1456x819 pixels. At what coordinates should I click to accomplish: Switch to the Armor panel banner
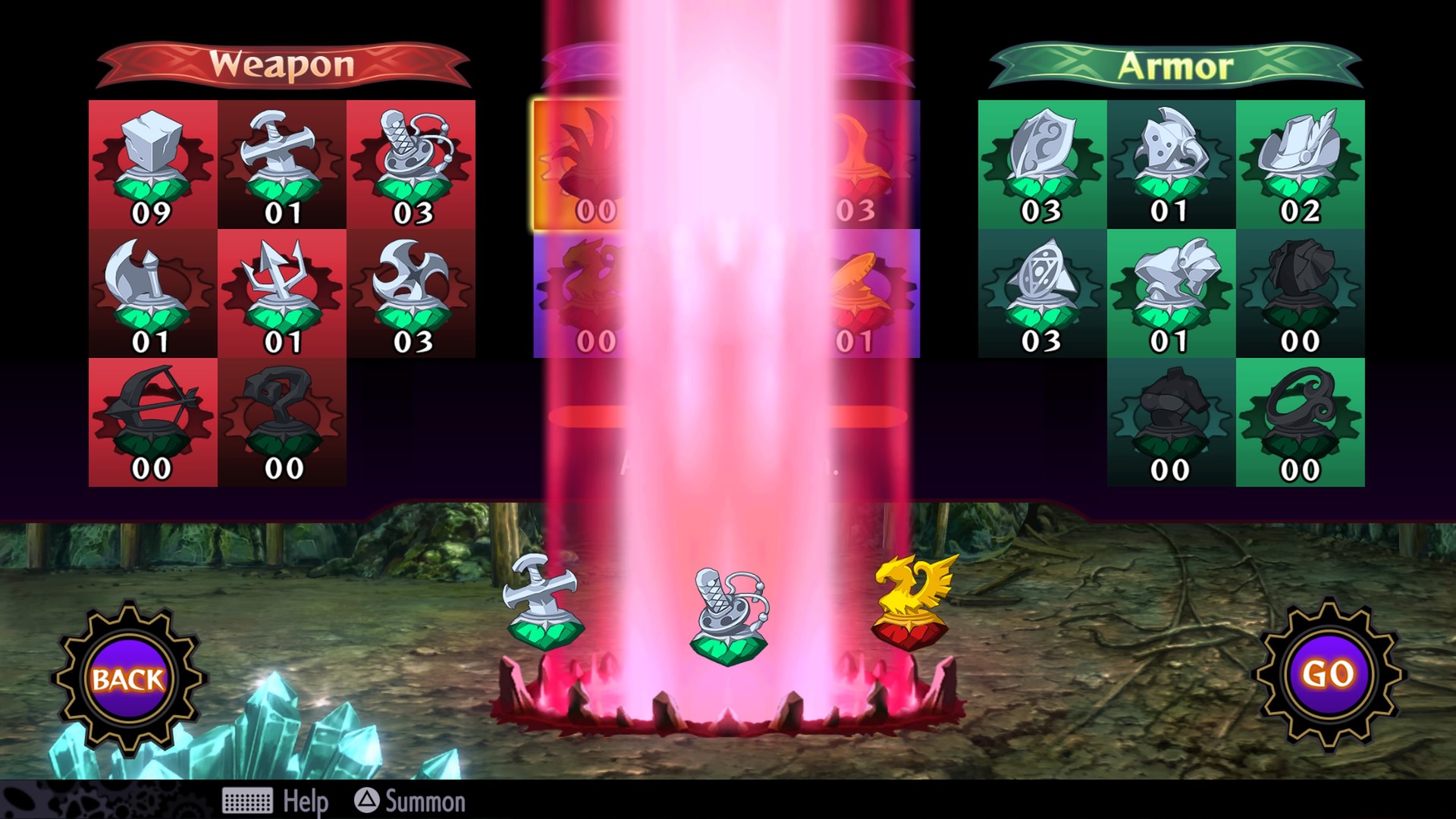click(x=1174, y=64)
